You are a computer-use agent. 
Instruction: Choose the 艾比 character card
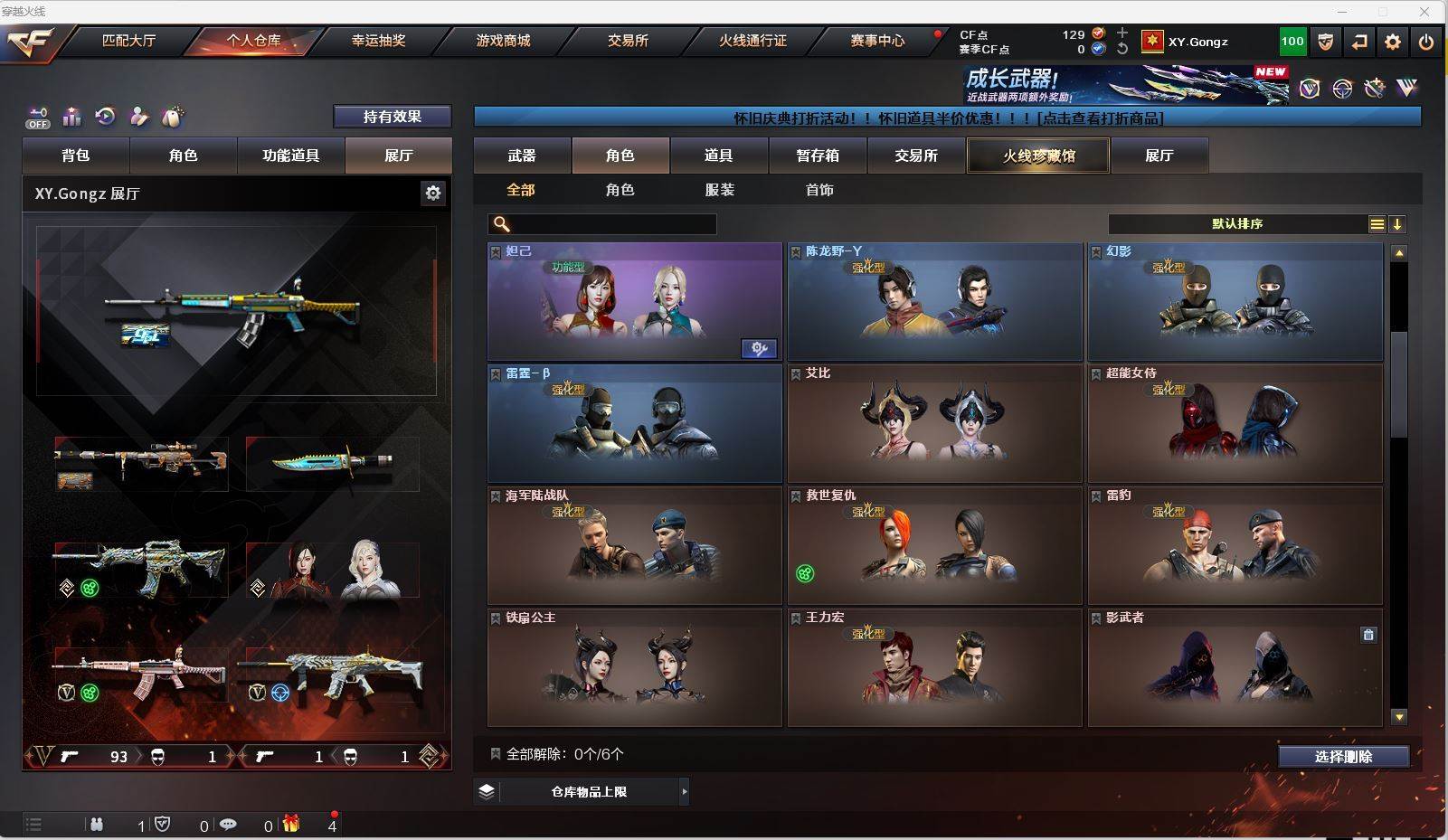click(x=934, y=423)
